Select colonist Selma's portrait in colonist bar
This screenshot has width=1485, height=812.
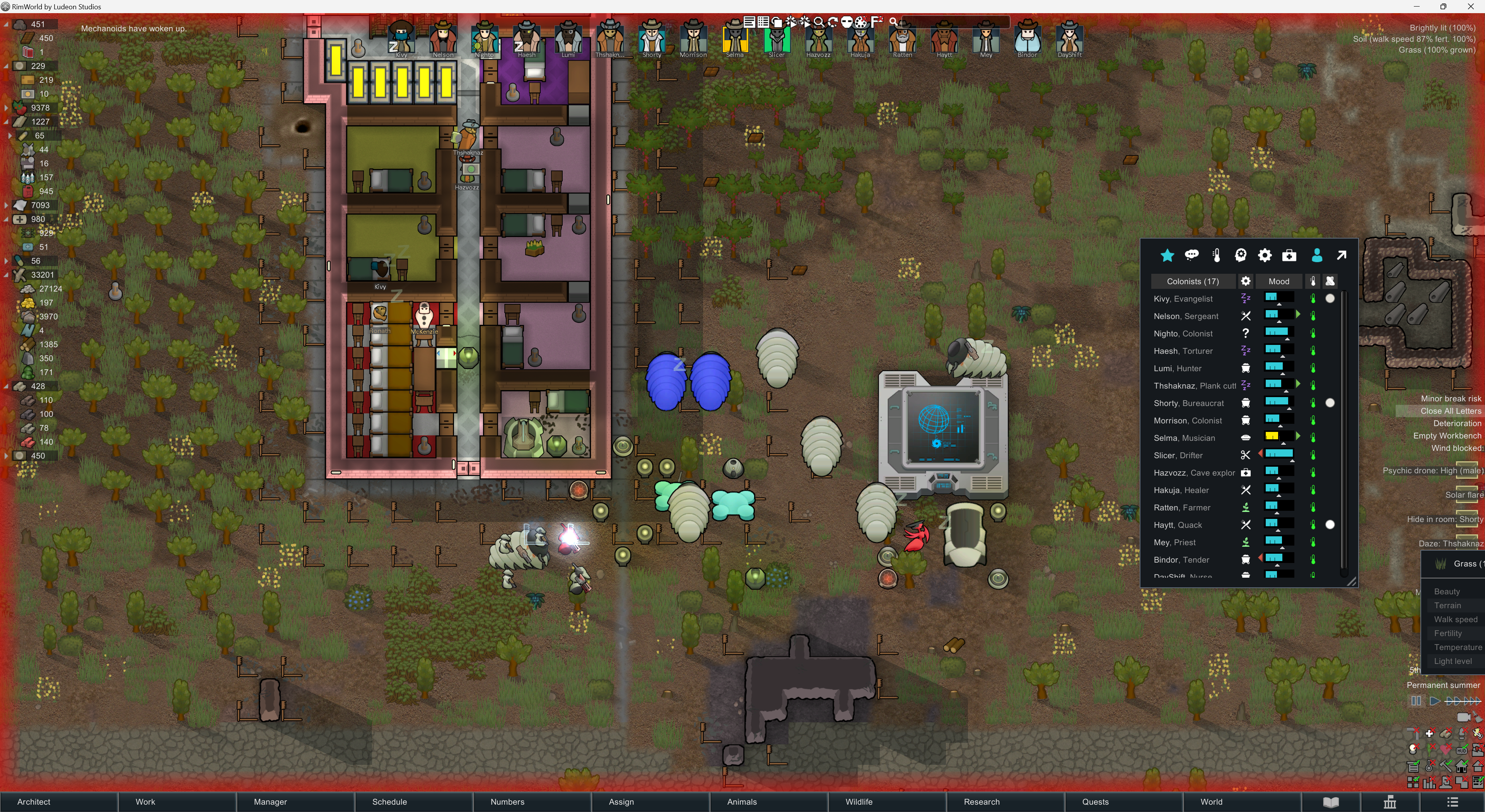[x=734, y=39]
